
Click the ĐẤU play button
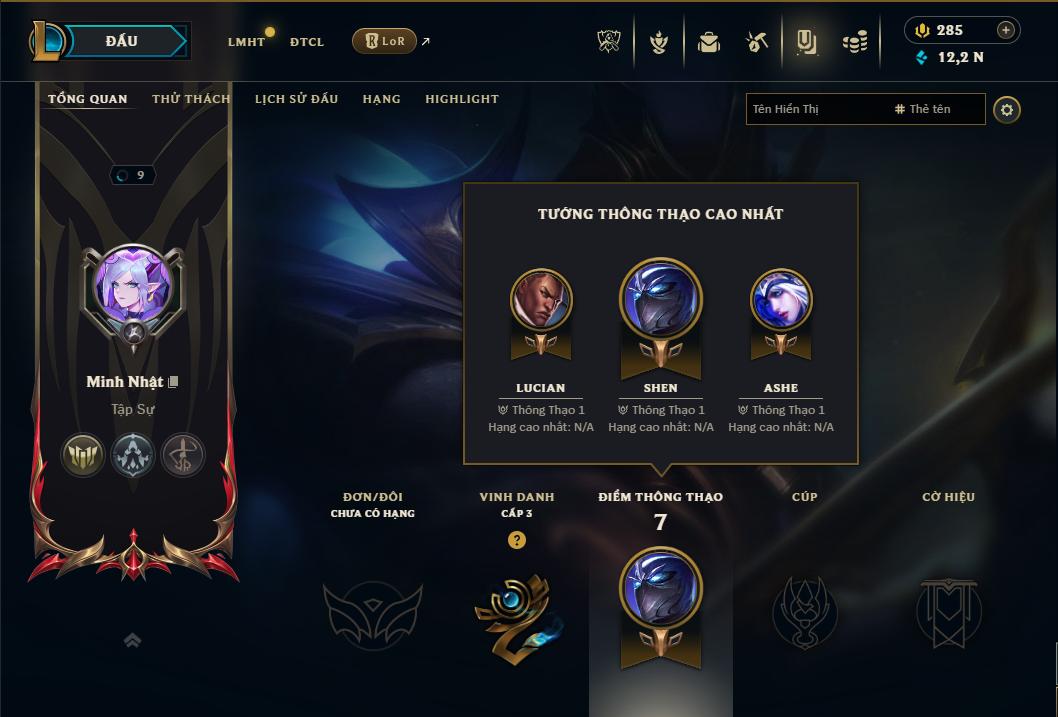(120, 41)
